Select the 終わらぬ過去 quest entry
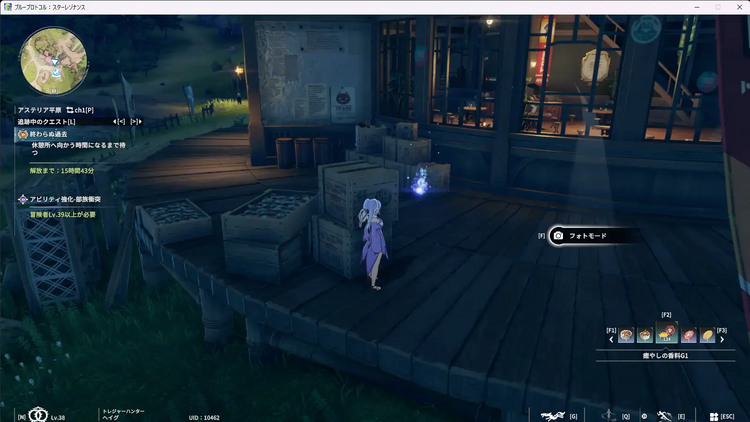The height and width of the screenshot is (422, 750). (49, 133)
